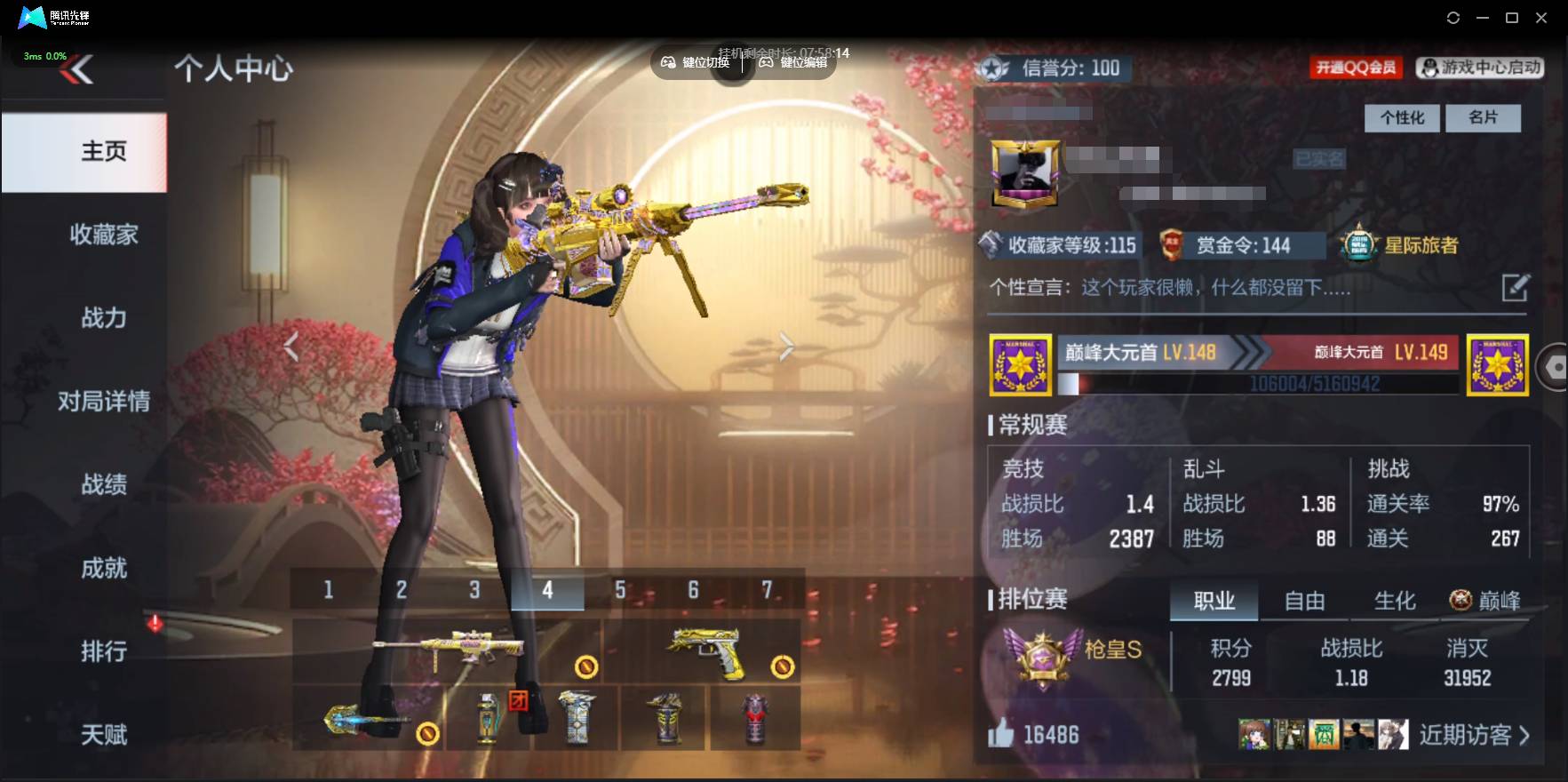Select 战力 in the side menu
Image resolution: width=1568 pixels, height=782 pixels.
pos(104,317)
